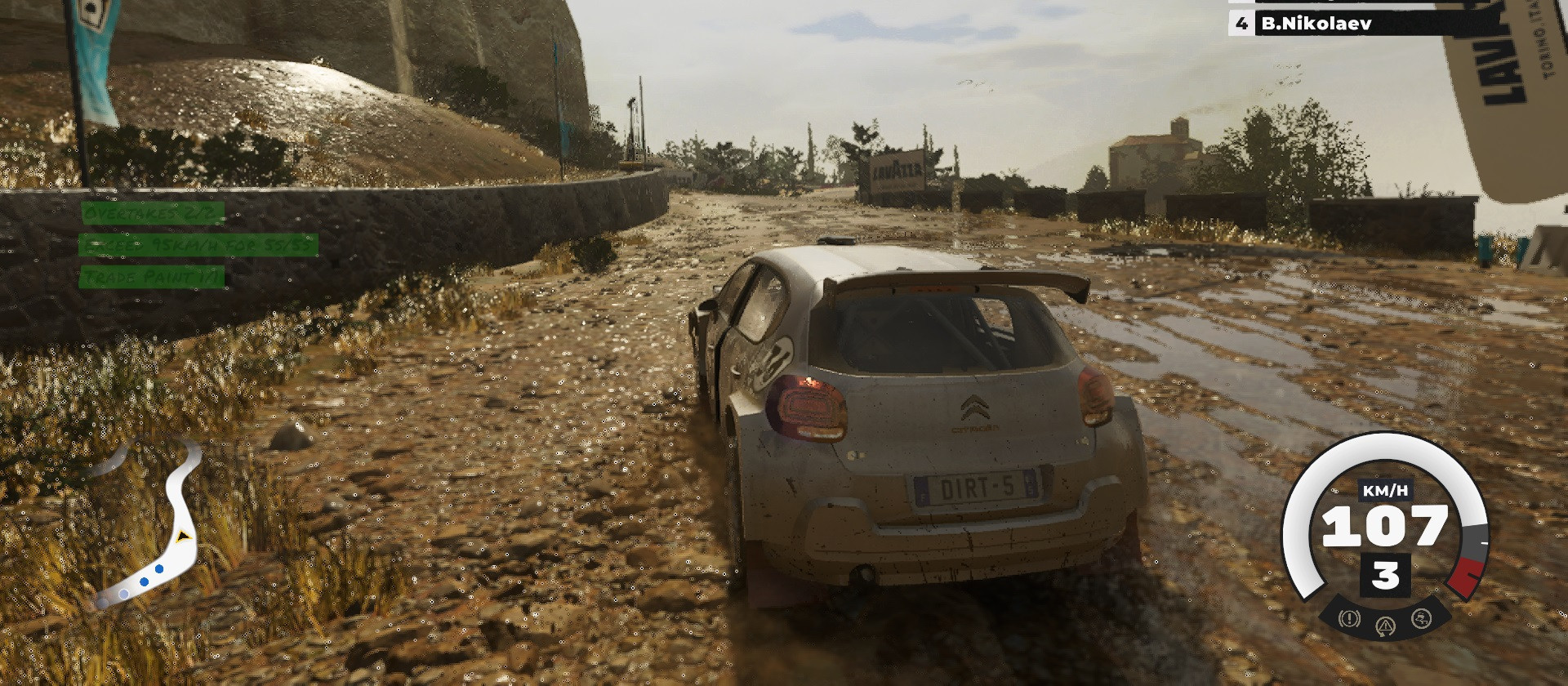1568x686 pixels.
Task: Click the track minimap
Action: coord(151,523)
